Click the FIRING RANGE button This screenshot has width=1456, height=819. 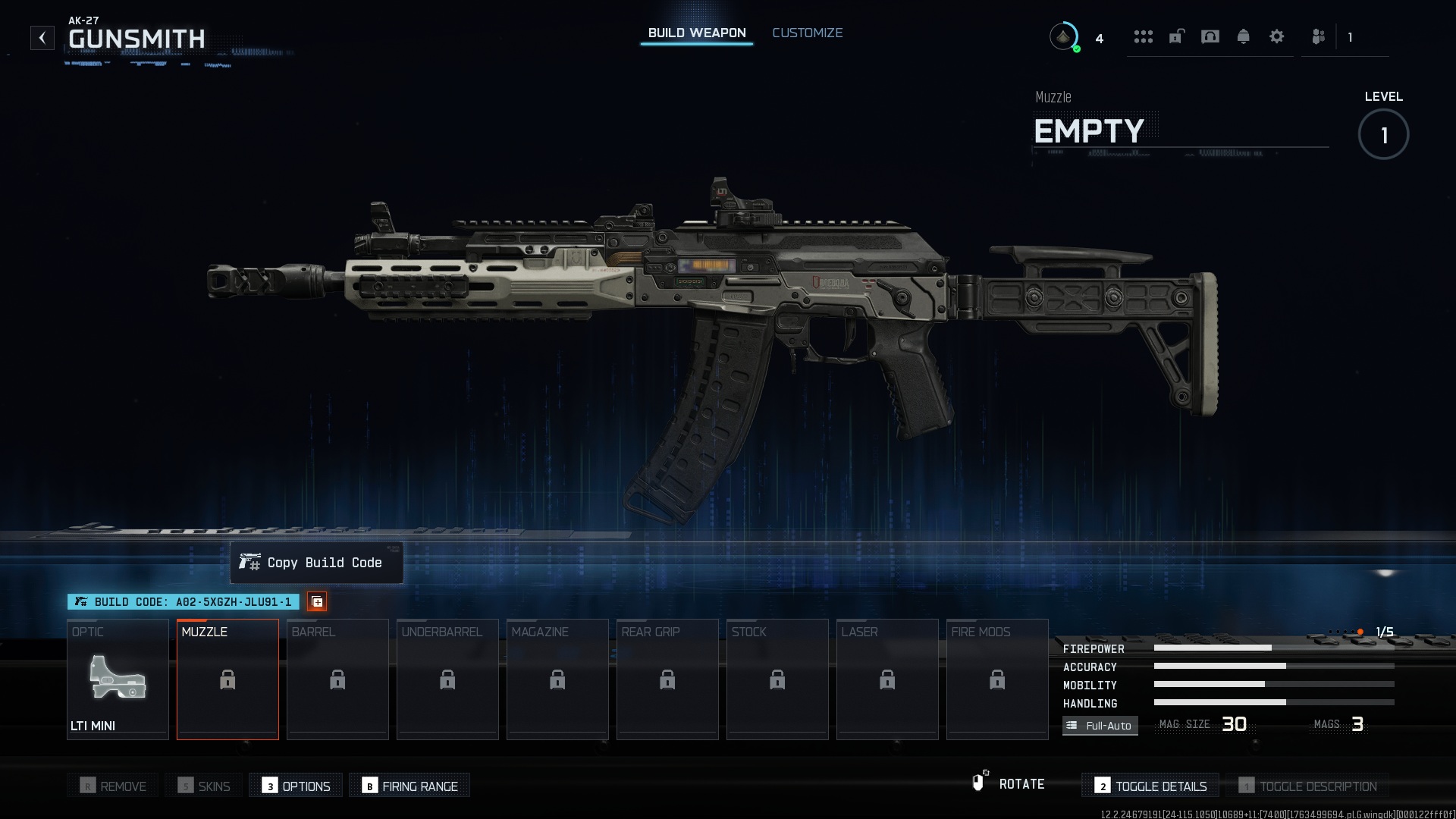[409, 786]
